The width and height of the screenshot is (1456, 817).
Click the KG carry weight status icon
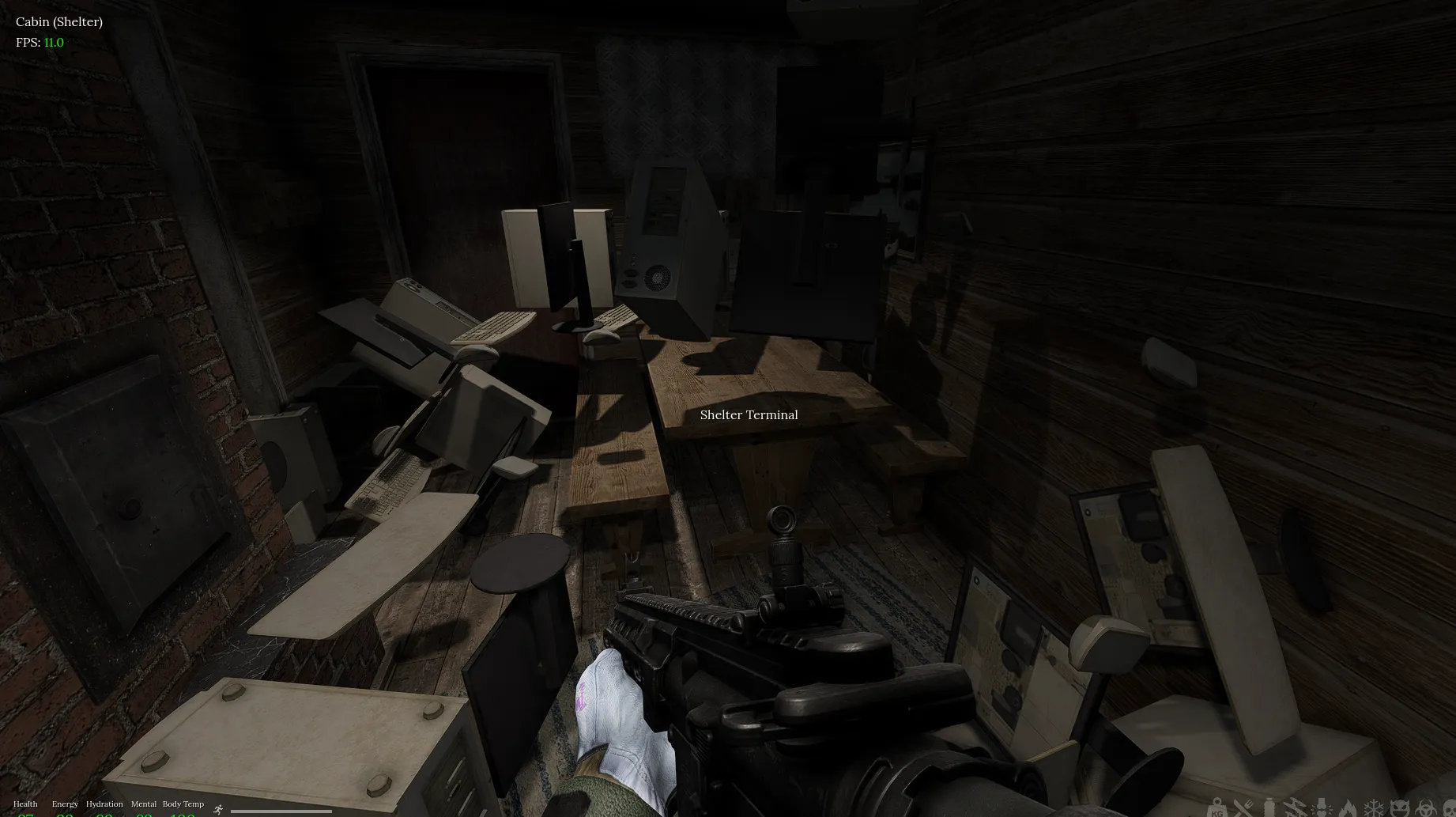coord(1216,808)
